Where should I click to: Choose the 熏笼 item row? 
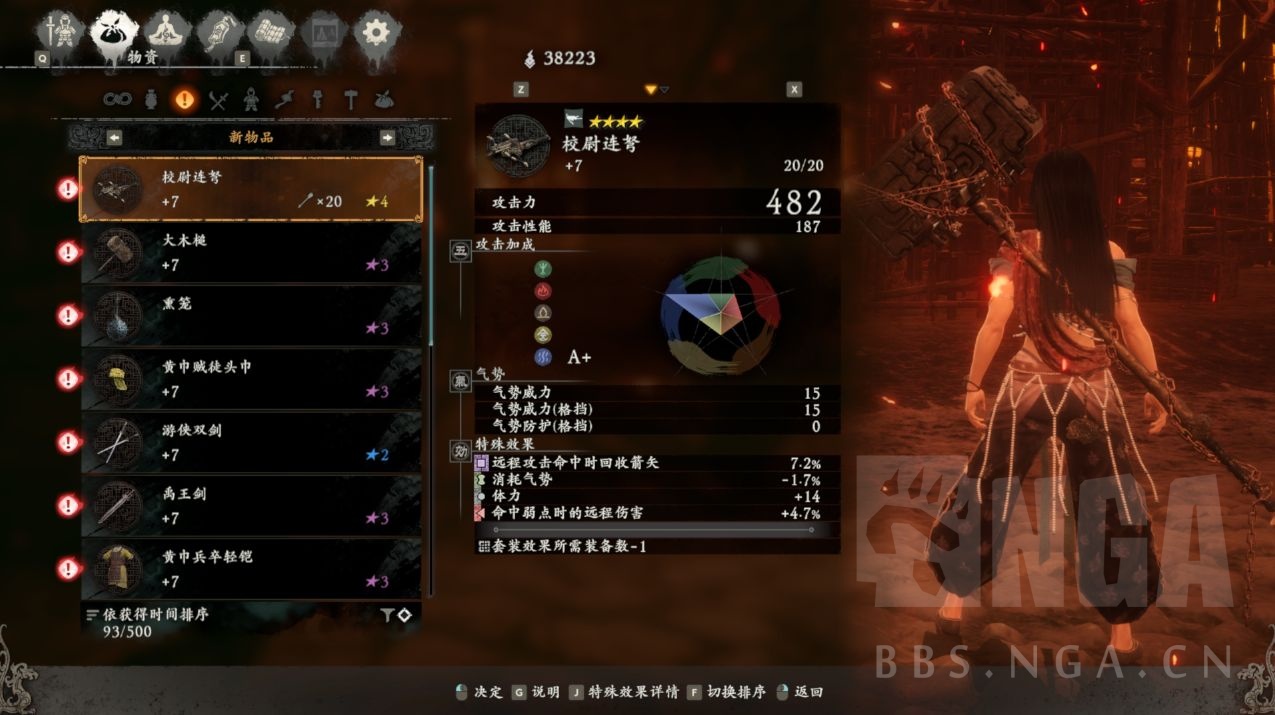tap(250, 315)
